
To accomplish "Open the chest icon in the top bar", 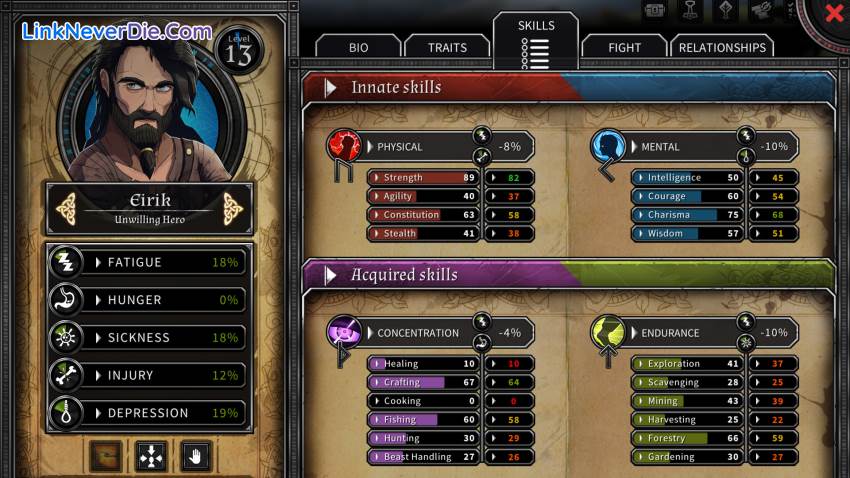I will pos(656,10).
